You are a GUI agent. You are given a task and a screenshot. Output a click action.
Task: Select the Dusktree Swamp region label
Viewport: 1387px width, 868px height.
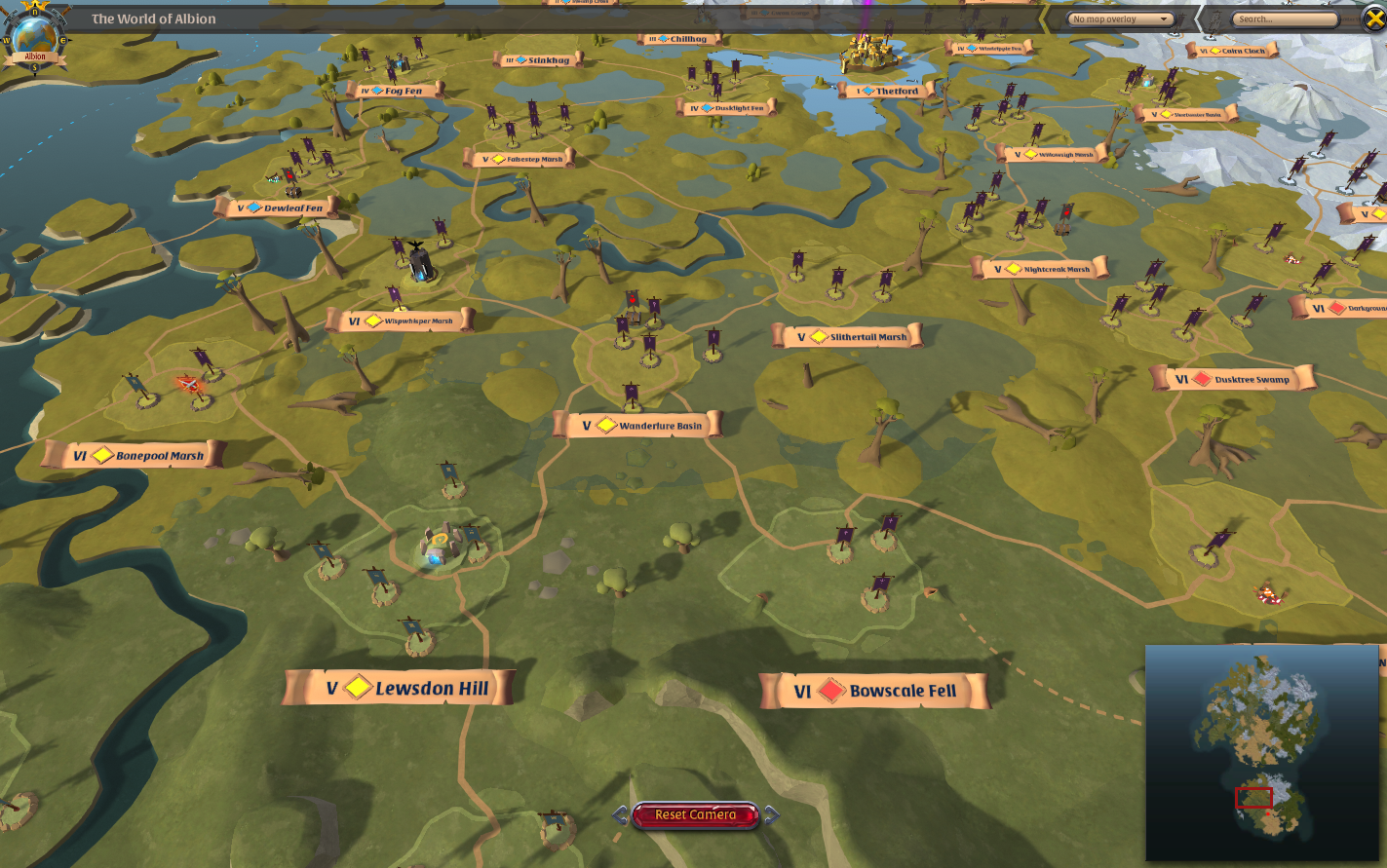pos(1234,379)
